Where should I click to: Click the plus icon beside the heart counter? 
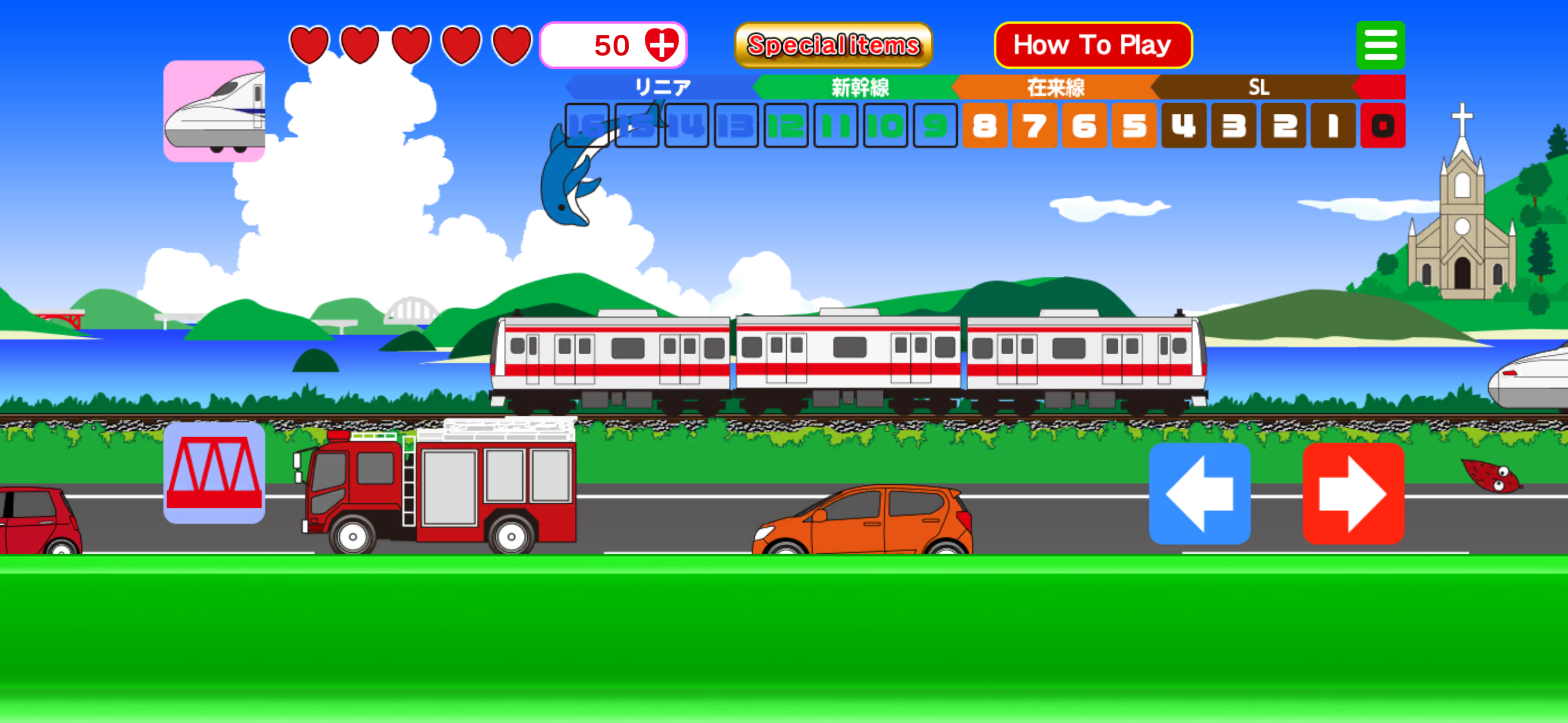663,44
